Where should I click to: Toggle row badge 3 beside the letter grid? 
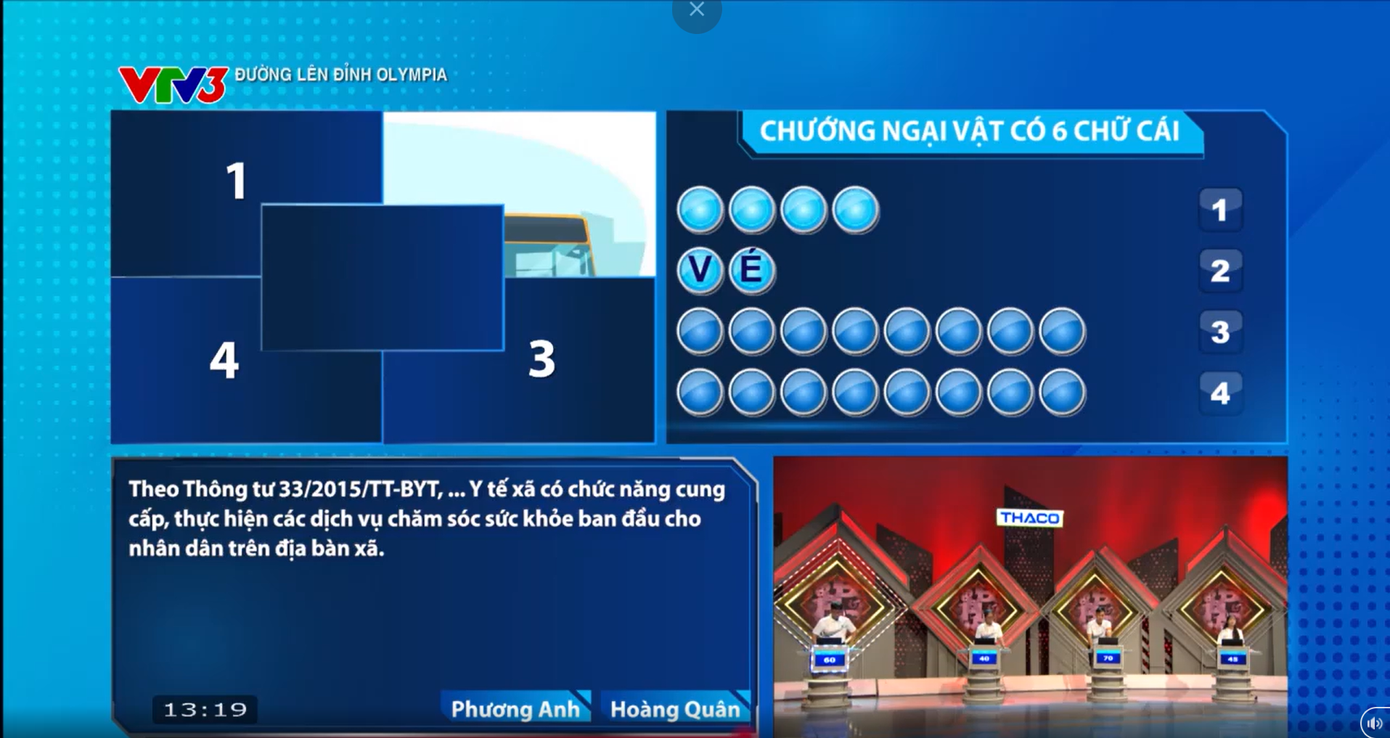[x=1220, y=332]
